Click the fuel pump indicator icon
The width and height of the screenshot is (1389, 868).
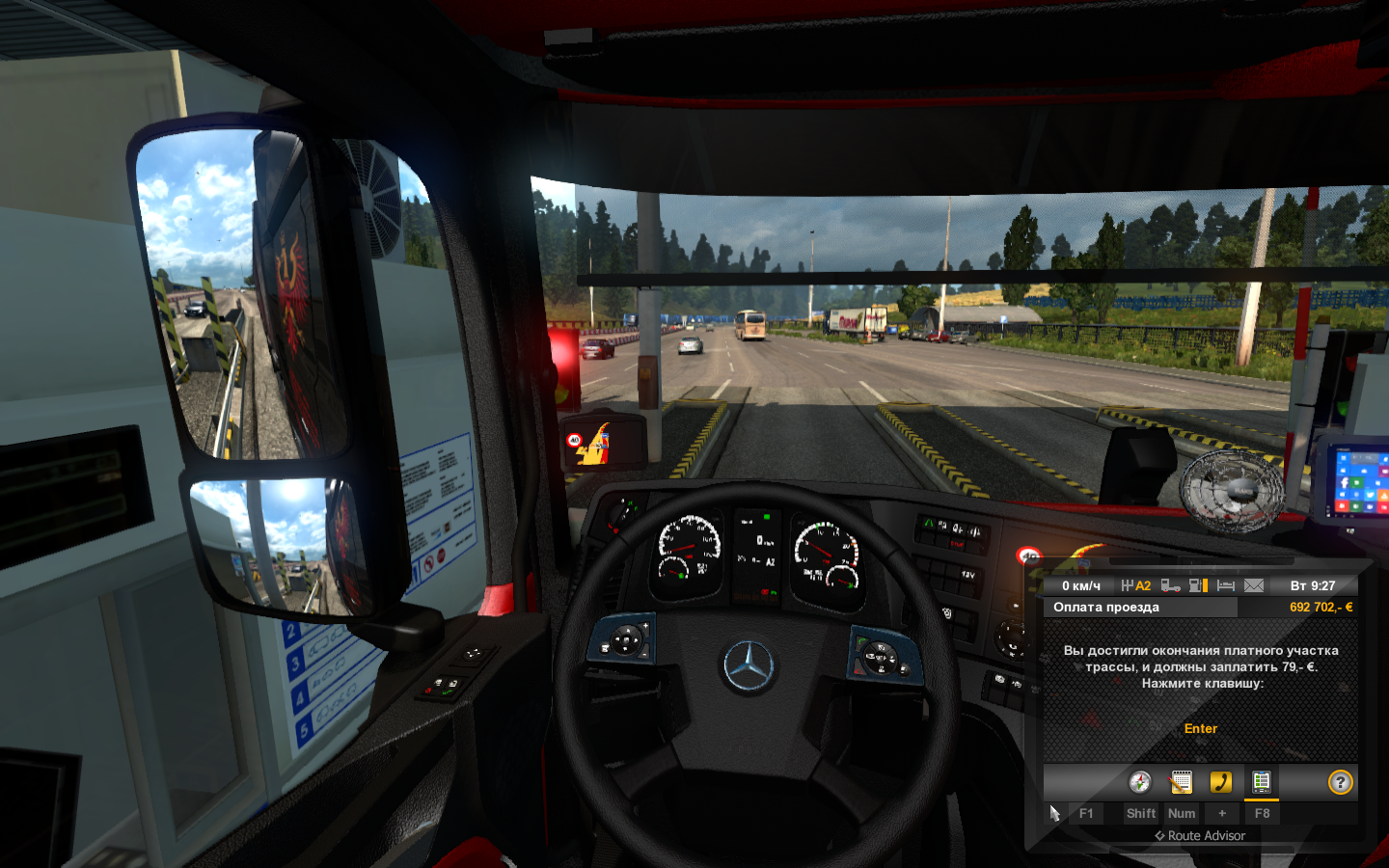[x=1198, y=585]
